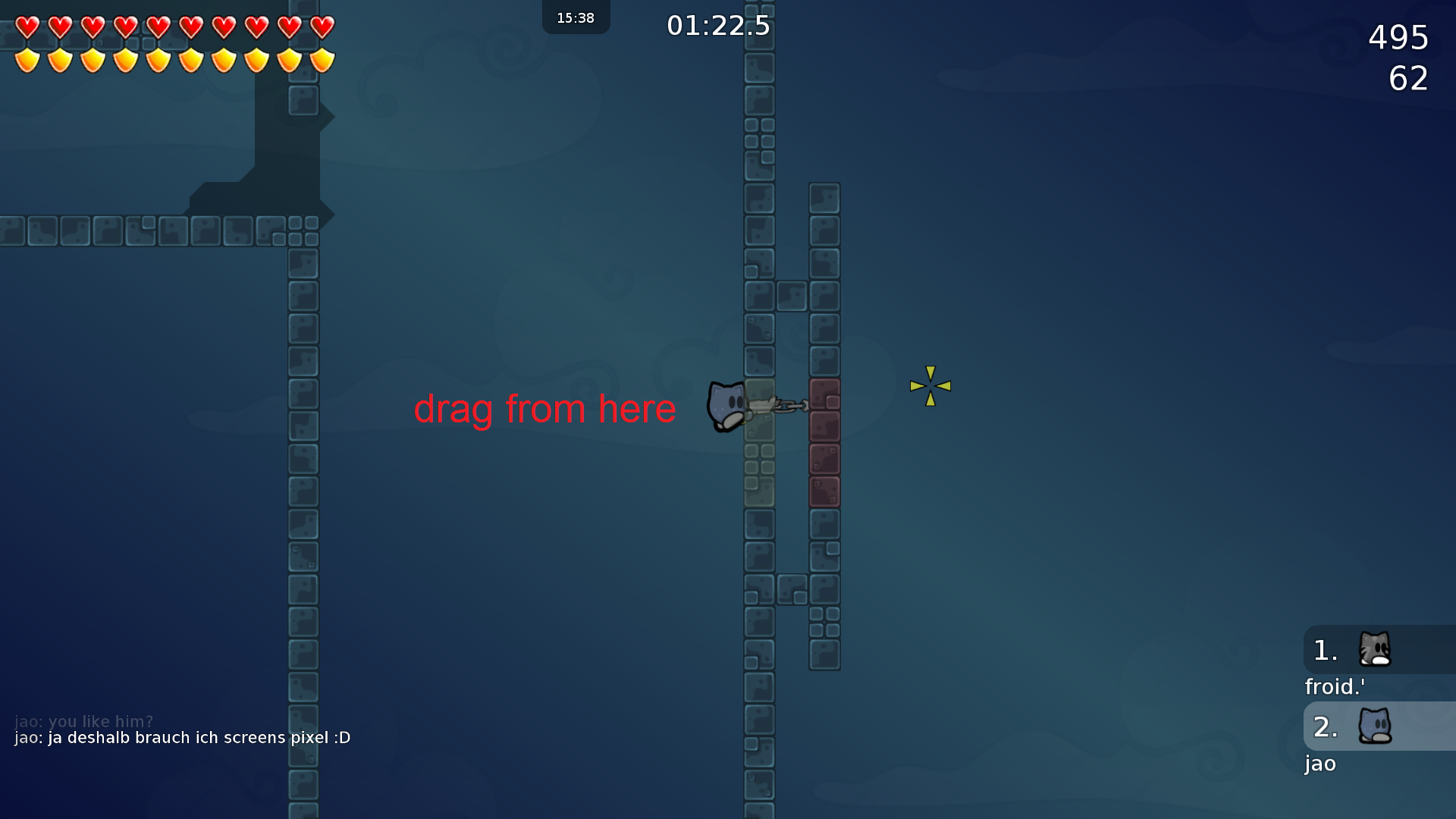Select the jao name in the leaderboard
The width and height of the screenshot is (1456, 819).
pyautogui.click(x=1319, y=764)
